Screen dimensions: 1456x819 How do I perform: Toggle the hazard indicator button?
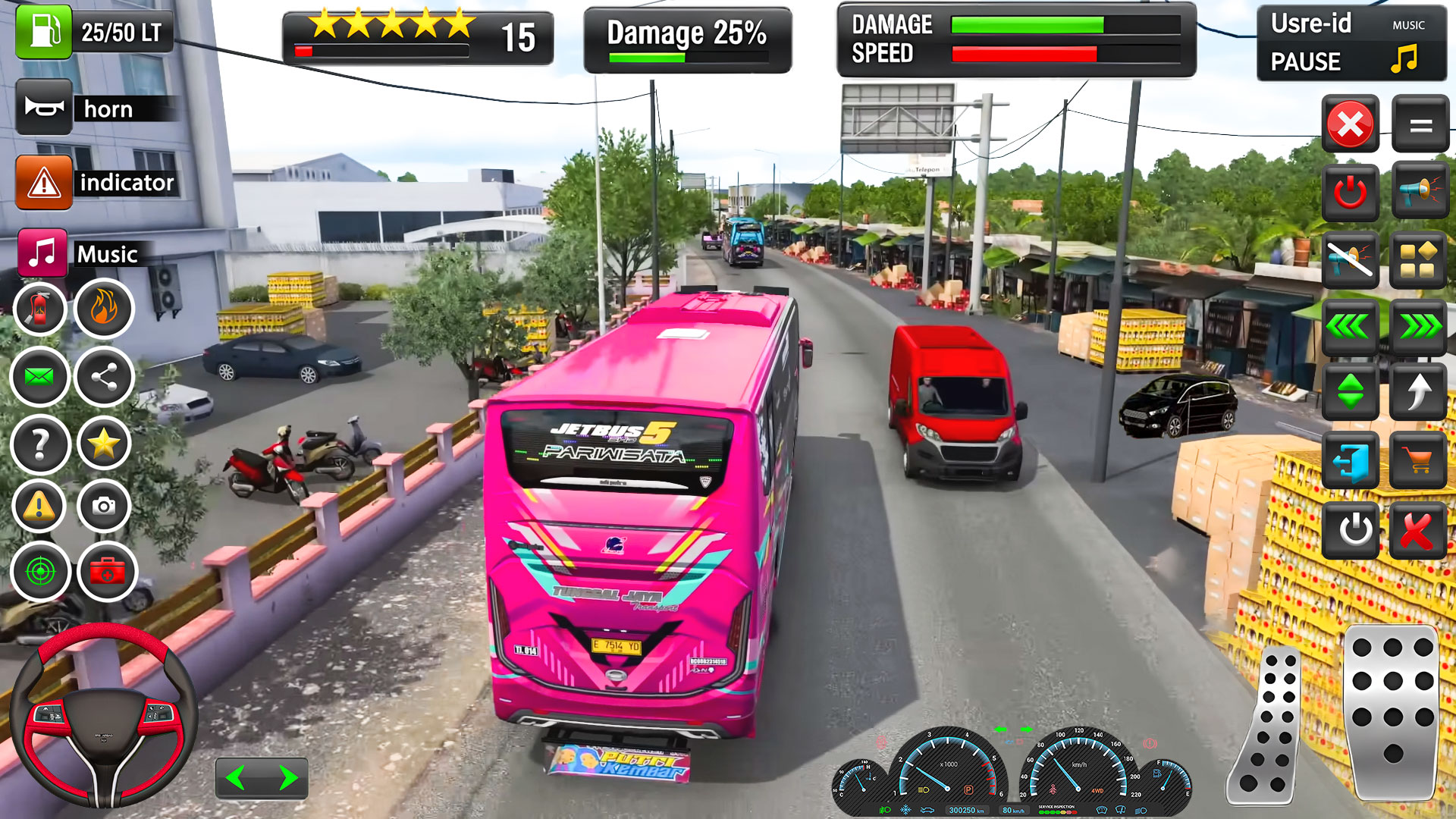(44, 182)
